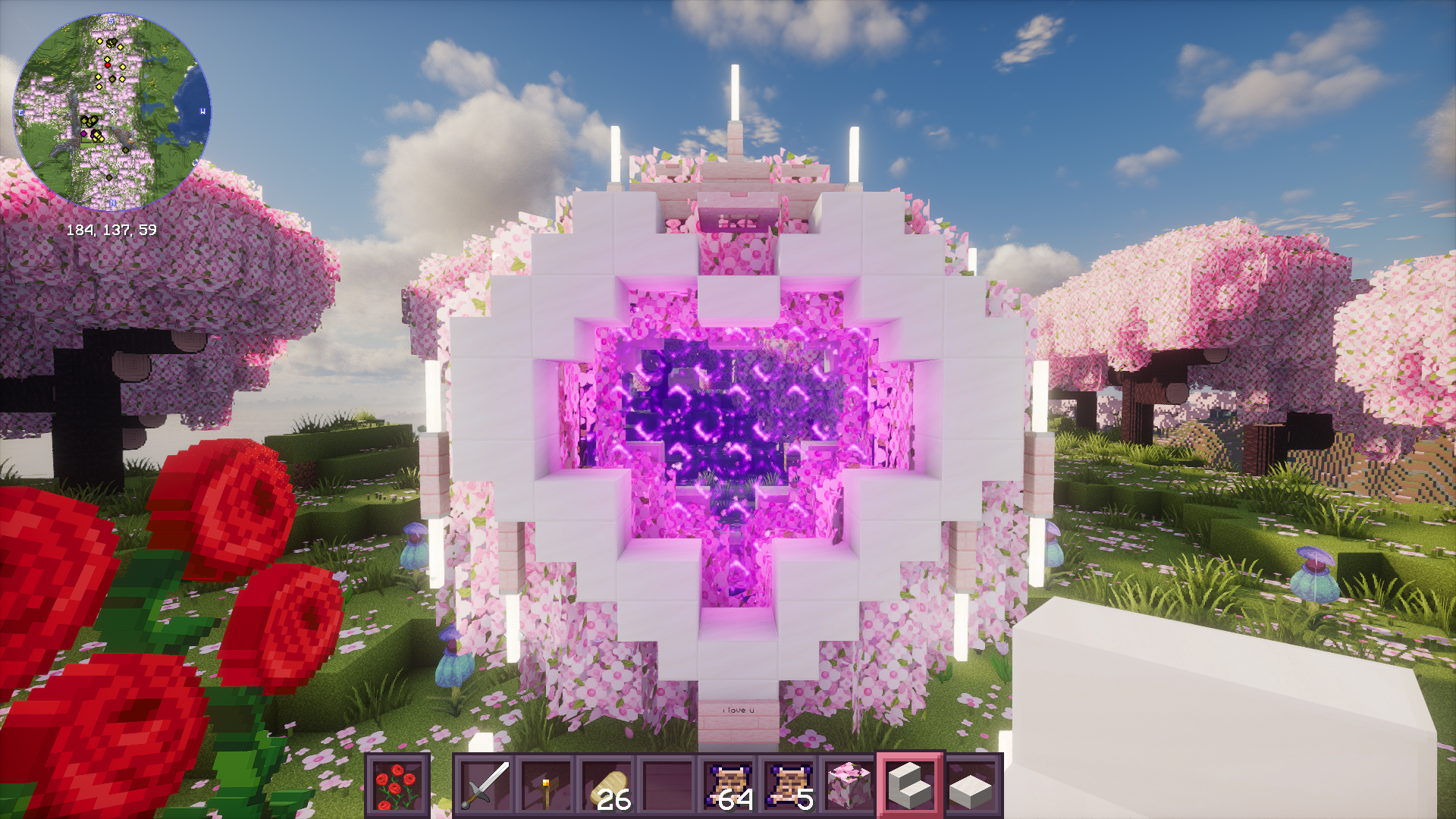Click the purple waypoint diamond on the minimap
The image size is (1456, 819).
pos(84,133)
